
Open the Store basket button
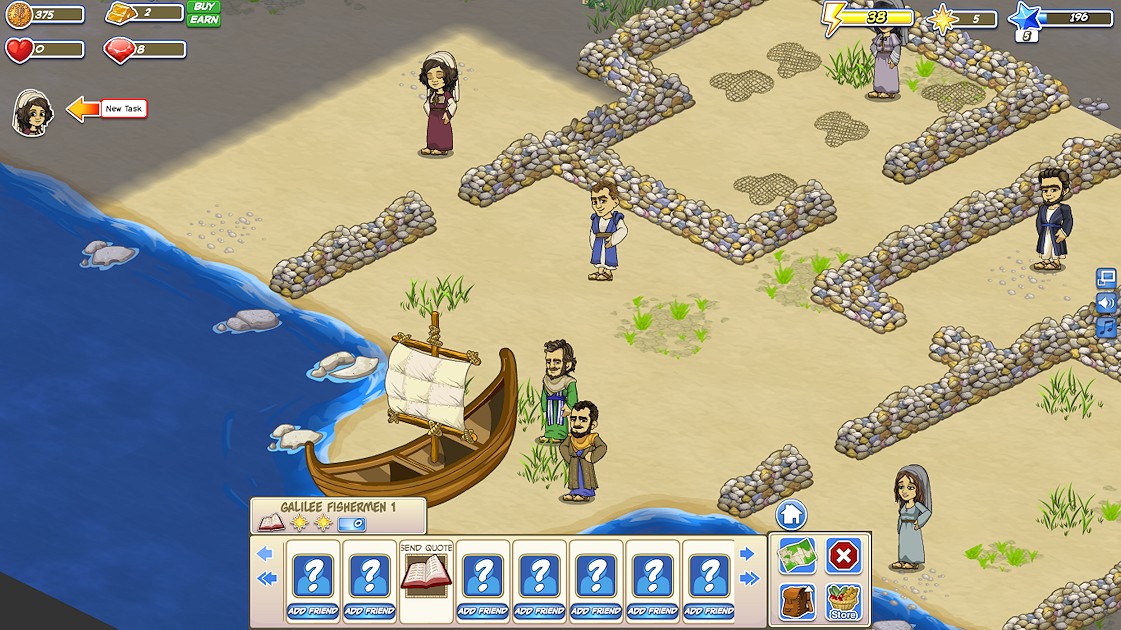tap(843, 601)
